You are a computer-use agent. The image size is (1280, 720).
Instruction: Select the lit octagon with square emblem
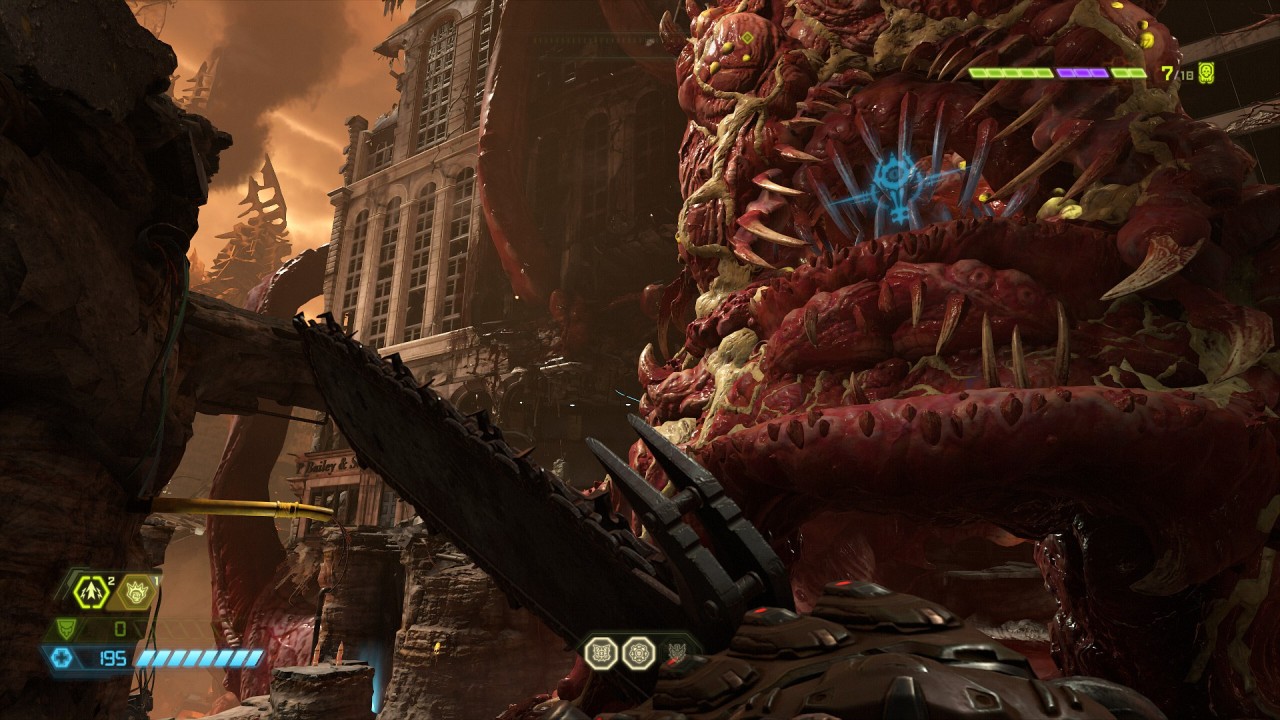600,653
